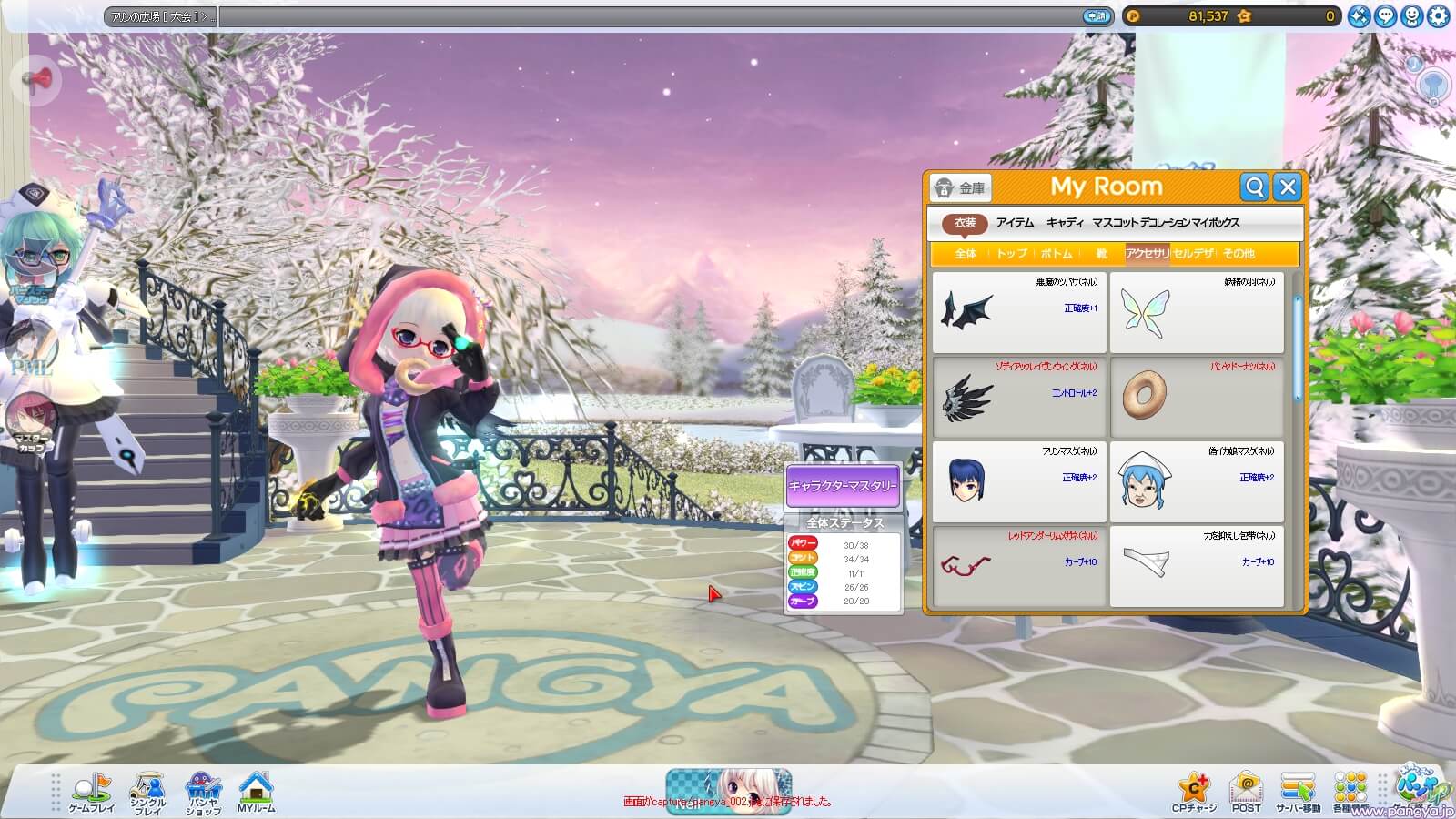Select the トップ clothing filter

1011,254
